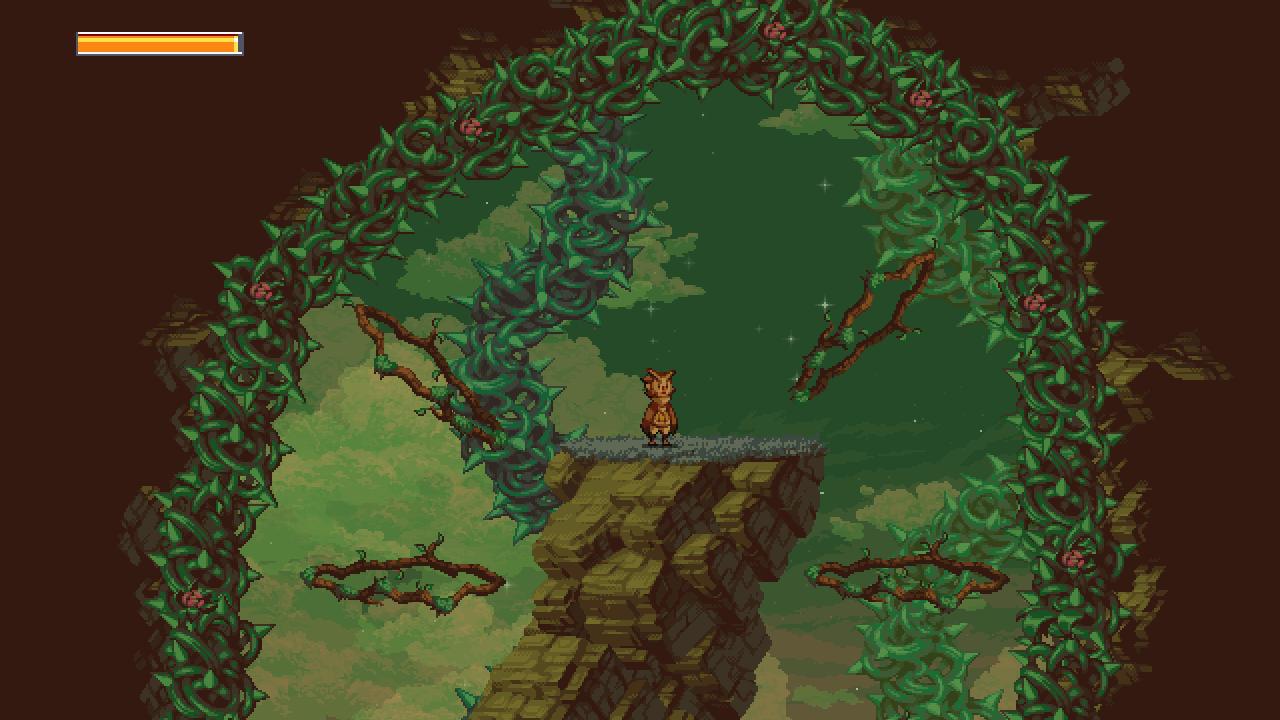Click the pink rose near the top-right arch
1280x720 pixels.
point(920,96)
